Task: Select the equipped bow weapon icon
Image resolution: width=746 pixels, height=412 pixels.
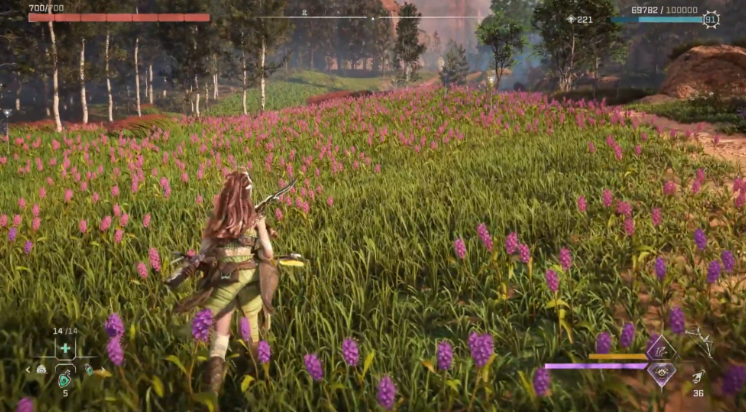Action: [700, 343]
